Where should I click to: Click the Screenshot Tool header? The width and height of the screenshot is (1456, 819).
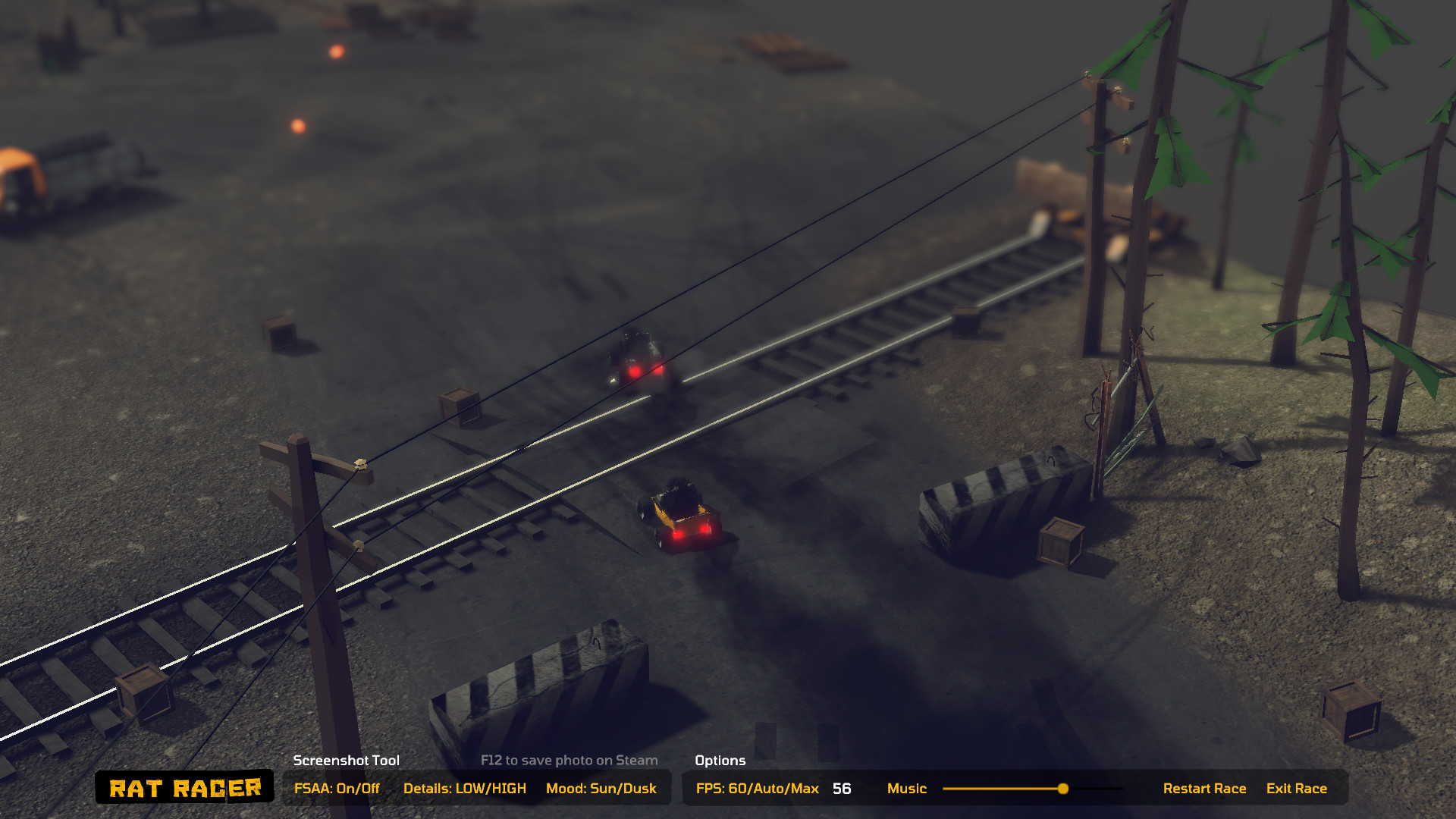click(x=346, y=760)
